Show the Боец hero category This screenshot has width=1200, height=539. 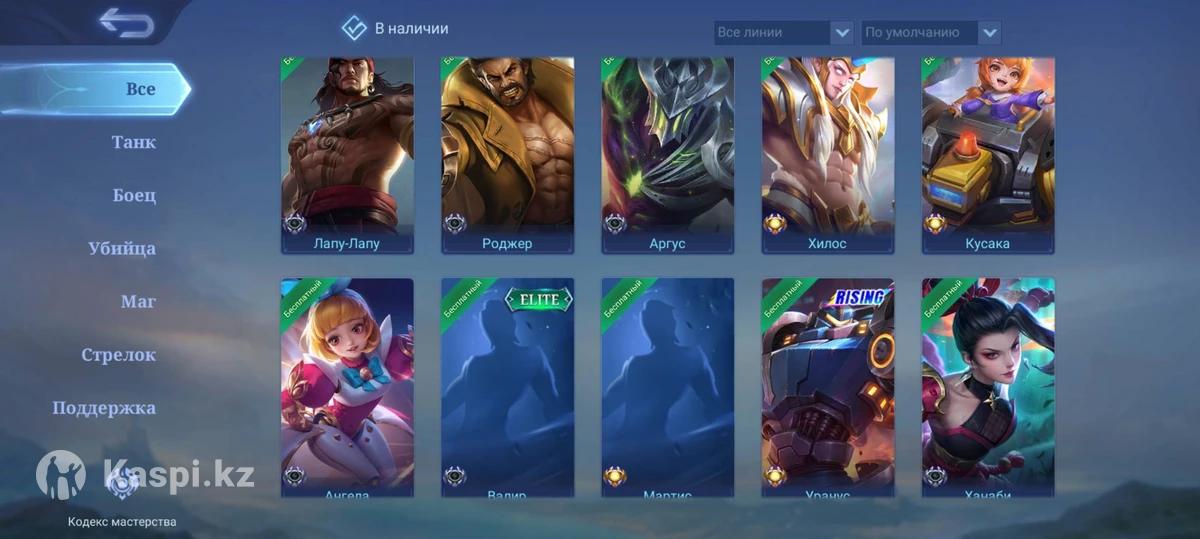(134, 195)
